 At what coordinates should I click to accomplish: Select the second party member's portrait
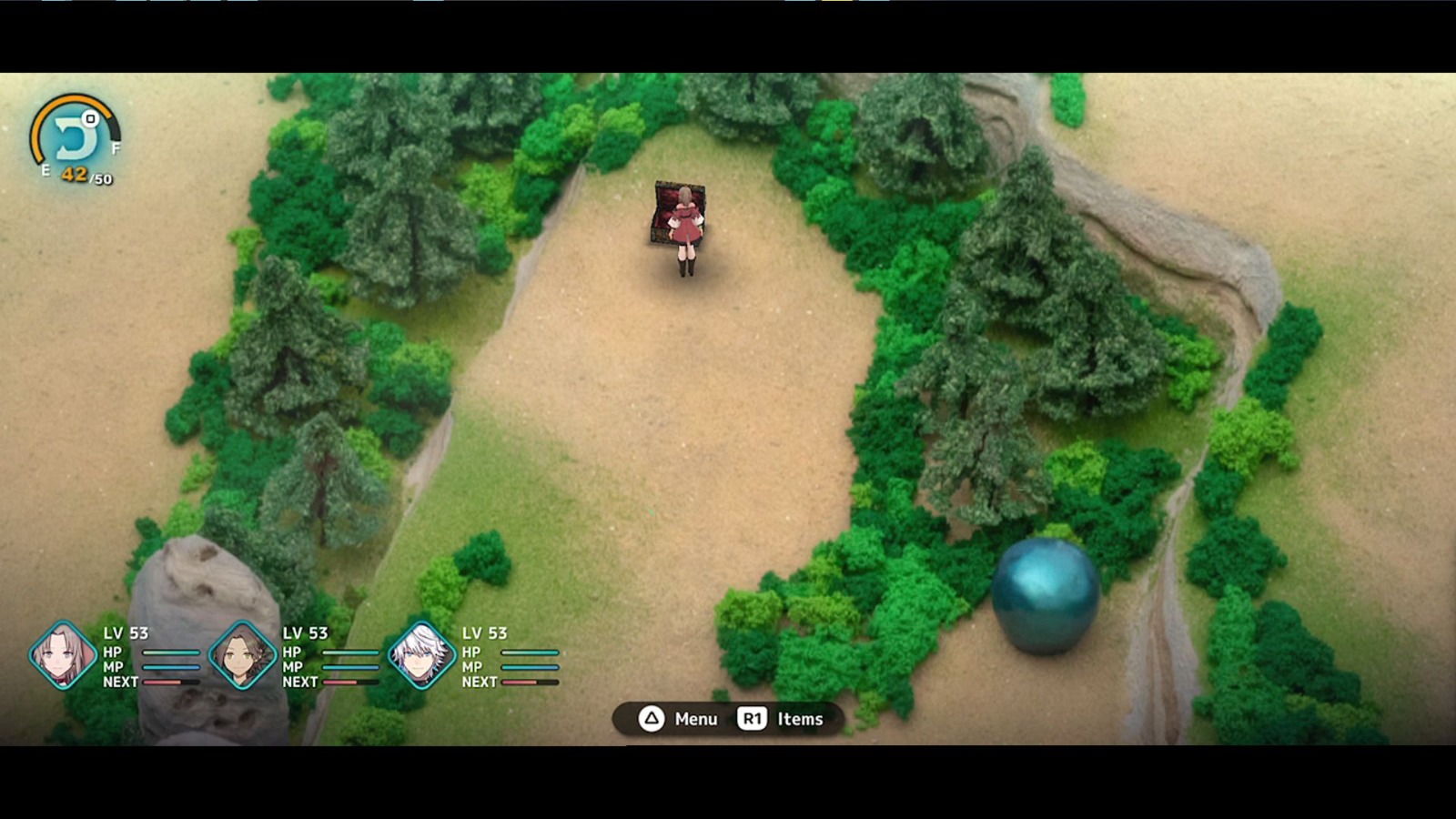point(241,652)
